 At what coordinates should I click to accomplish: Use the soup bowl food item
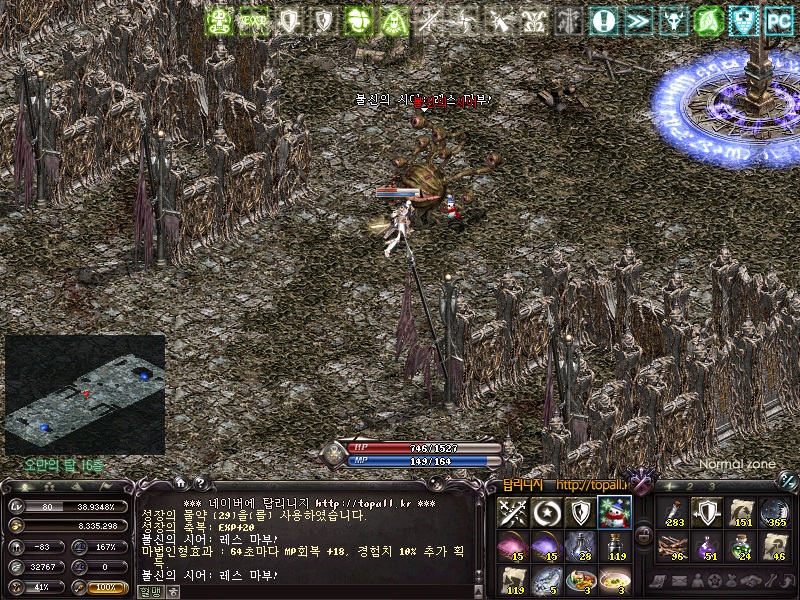pos(615,580)
